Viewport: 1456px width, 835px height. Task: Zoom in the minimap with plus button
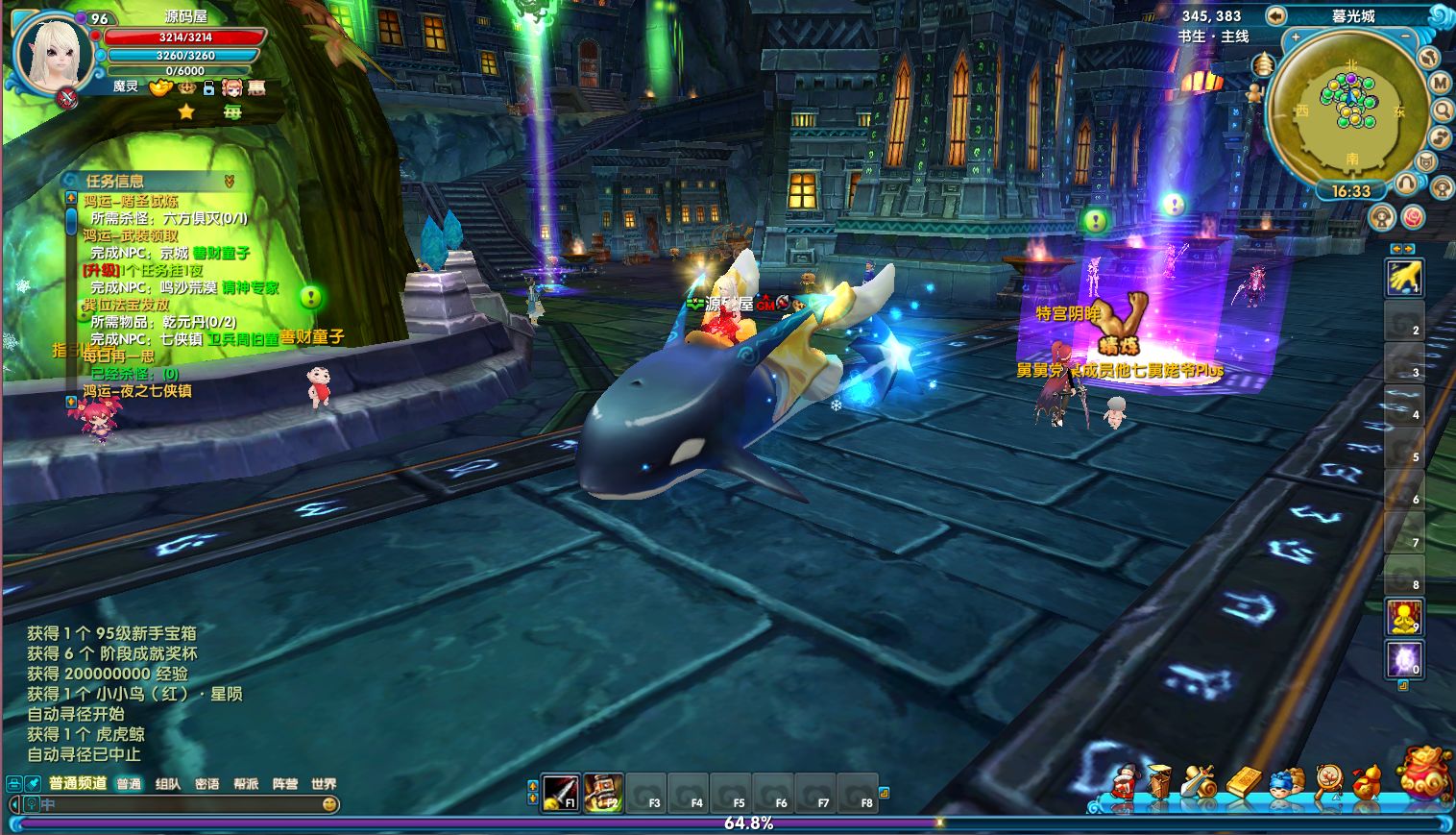[x=1296, y=37]
